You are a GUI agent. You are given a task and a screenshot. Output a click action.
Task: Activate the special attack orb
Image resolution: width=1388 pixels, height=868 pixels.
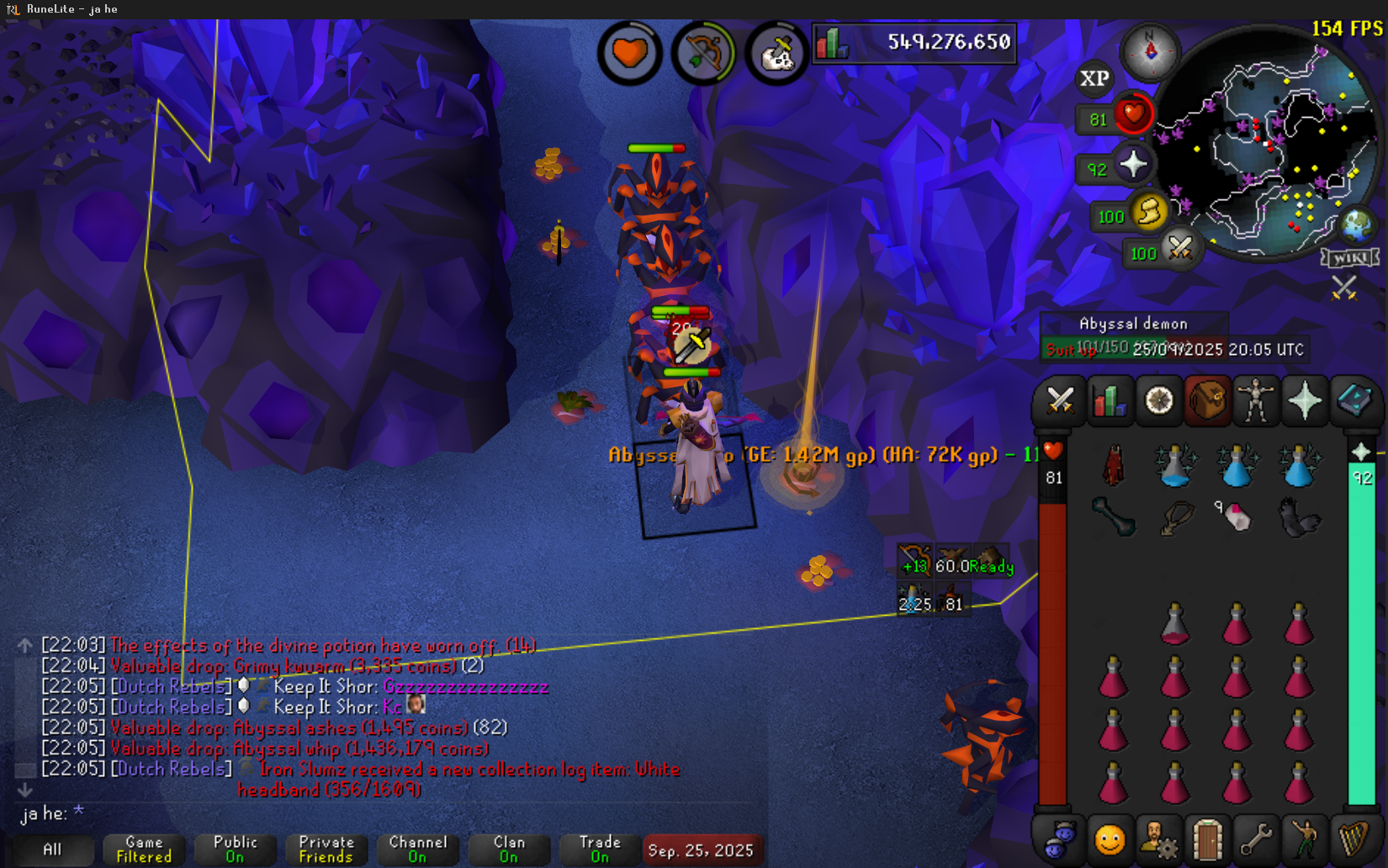tap(1179, 249)
